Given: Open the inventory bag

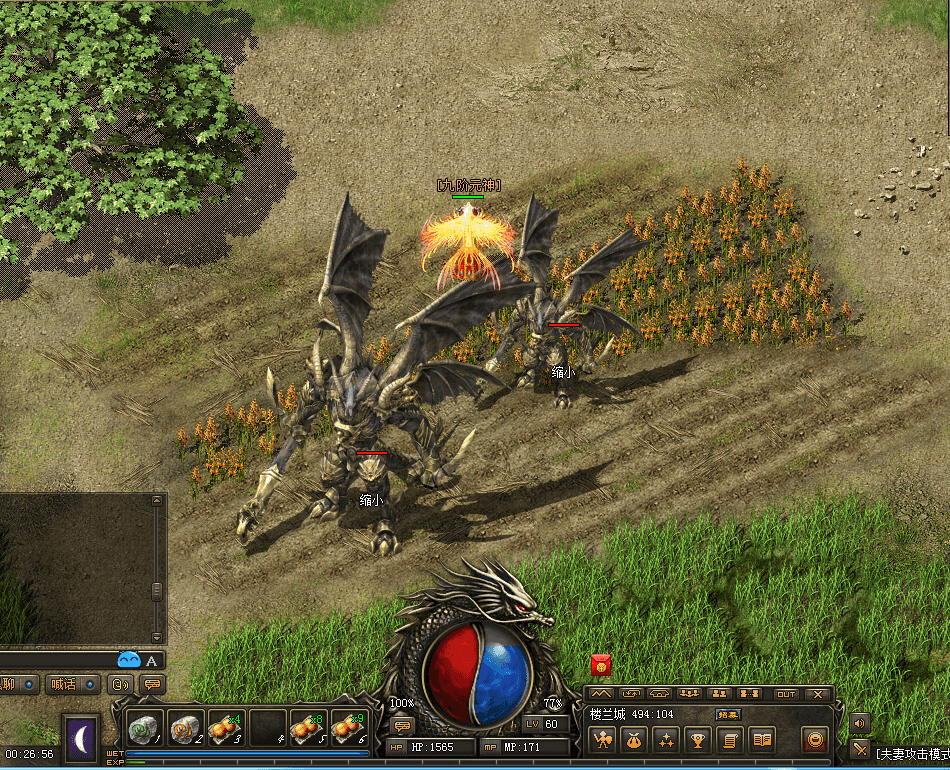Looking at the screenshot, I should pos(633,740).
